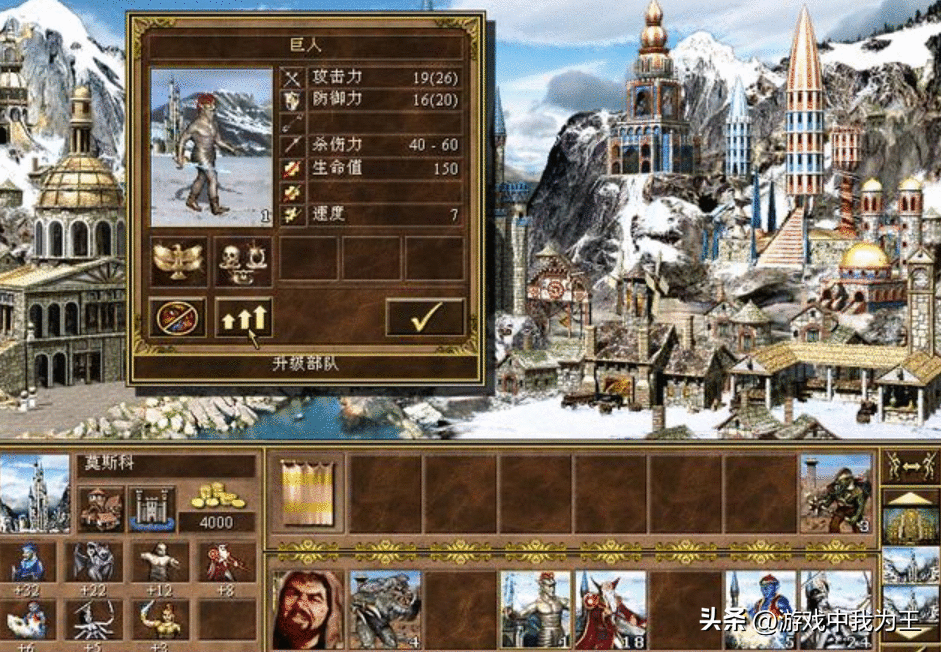Select the garrison creature stack of 3
Screen dimensions: 941x652
[x=836, y=492]
